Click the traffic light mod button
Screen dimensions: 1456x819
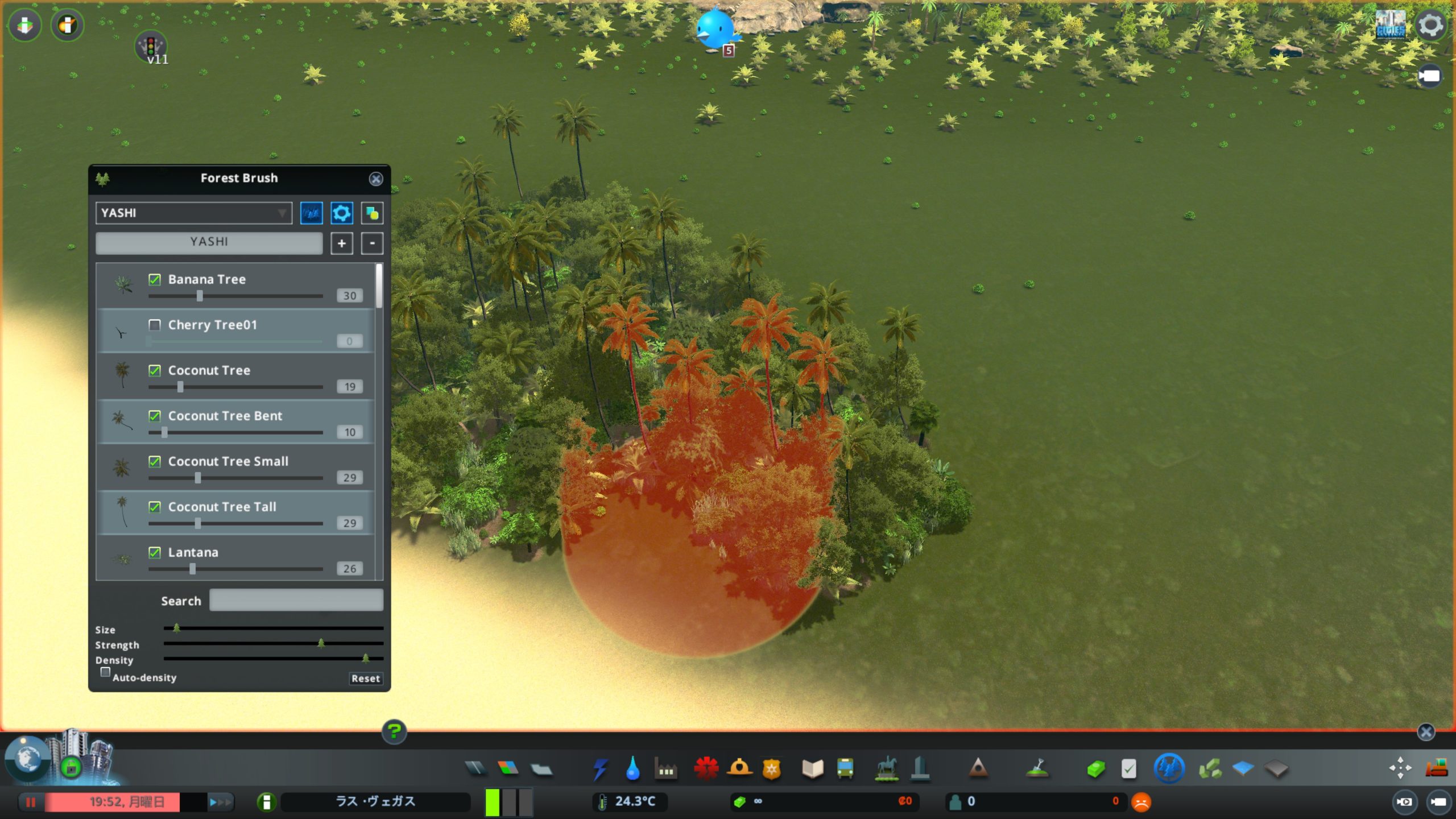pyautogui.click(x=151, y=45)
